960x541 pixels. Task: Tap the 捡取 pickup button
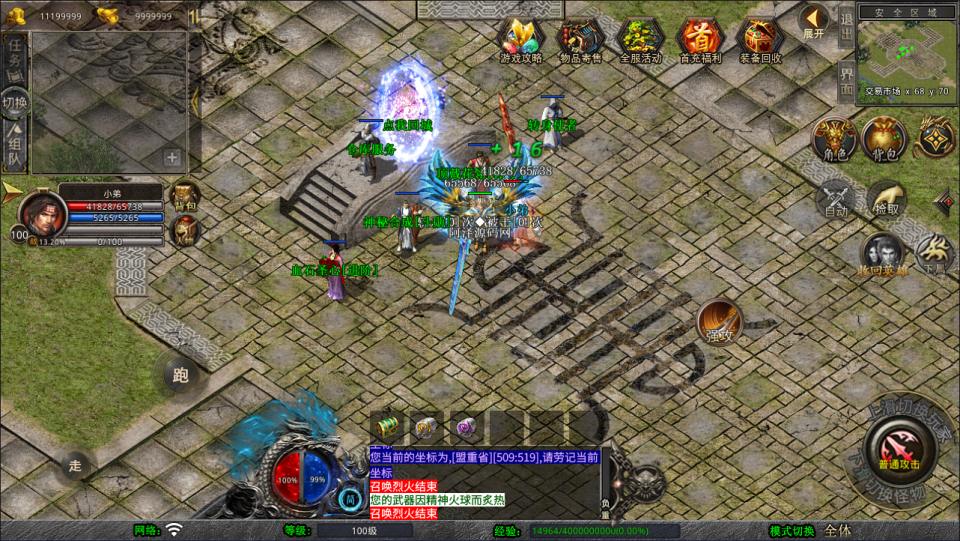click(x=886, y=198)
